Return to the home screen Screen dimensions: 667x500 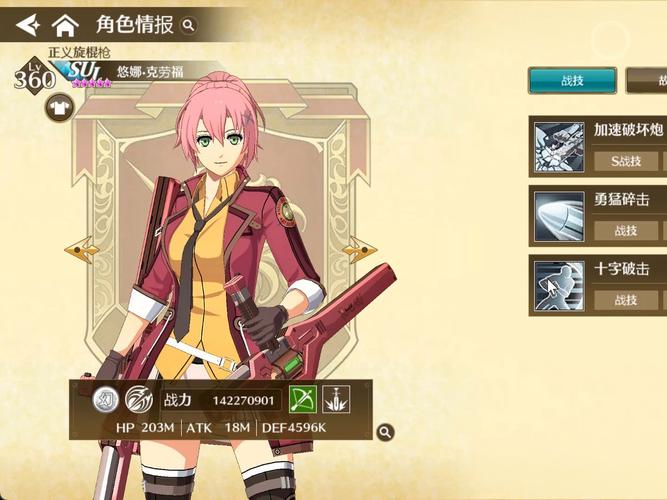[65, 24]
